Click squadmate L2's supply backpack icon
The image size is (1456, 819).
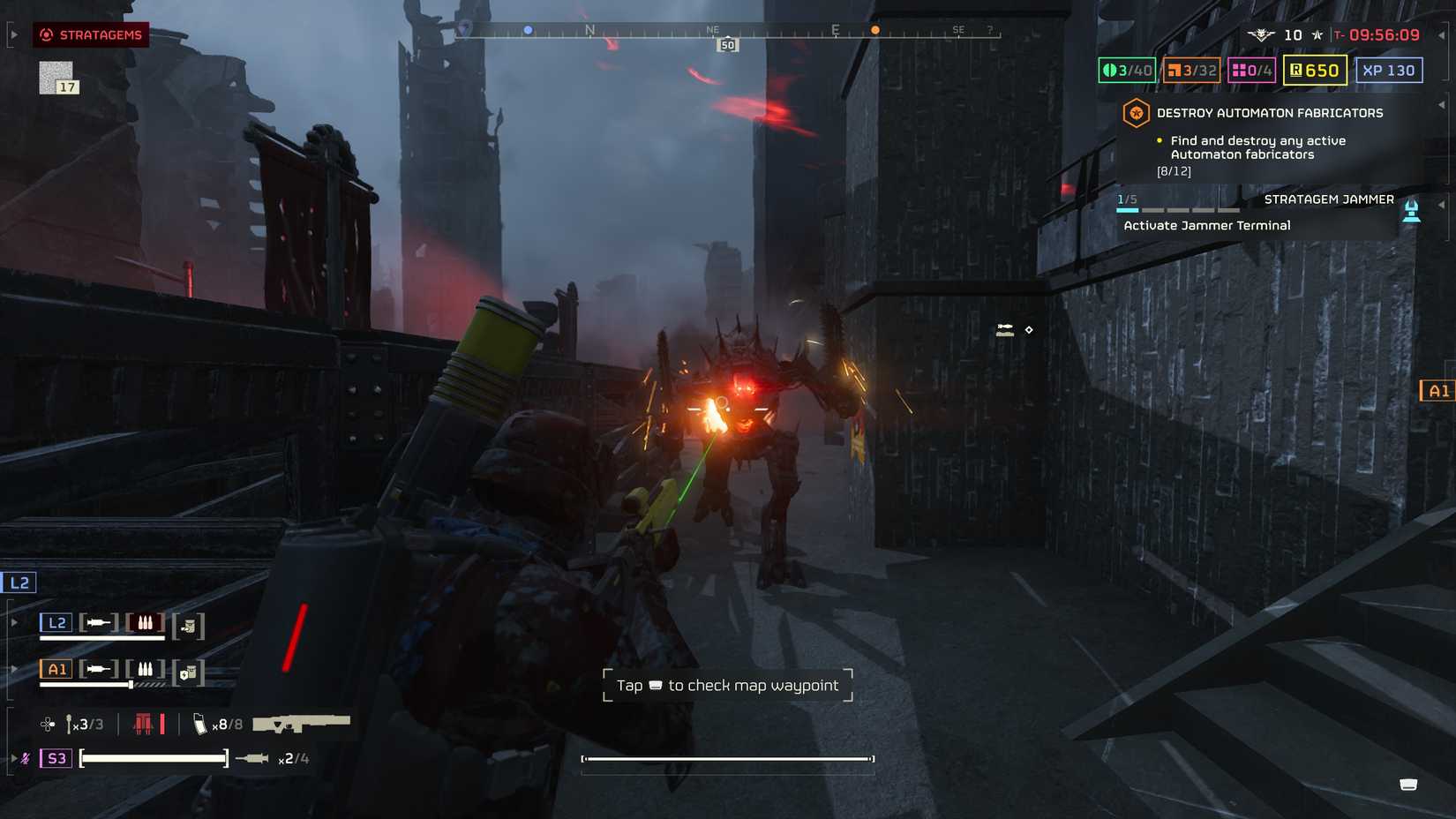click(188, 626)
